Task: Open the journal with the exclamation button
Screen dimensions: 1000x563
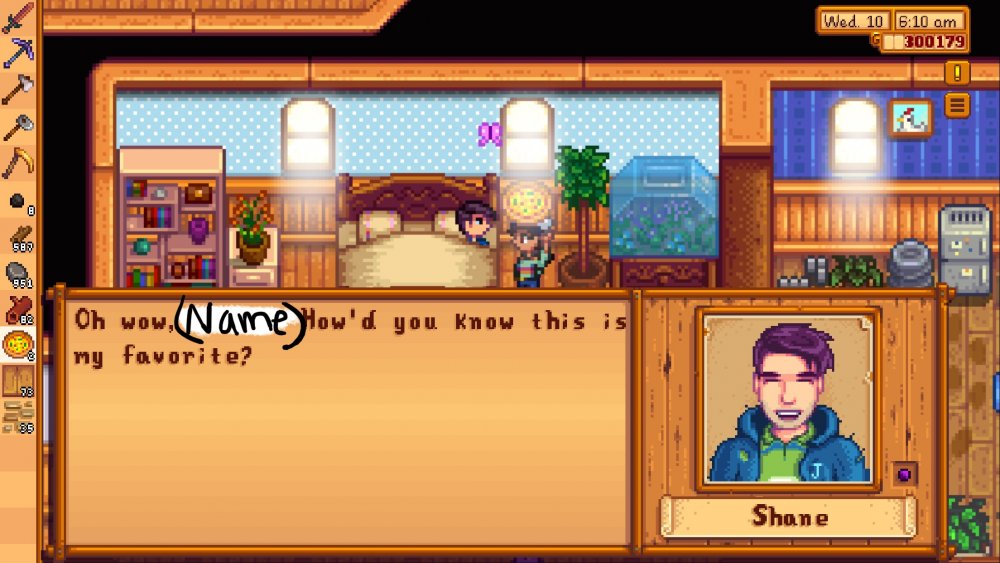Action: [957, 72]
